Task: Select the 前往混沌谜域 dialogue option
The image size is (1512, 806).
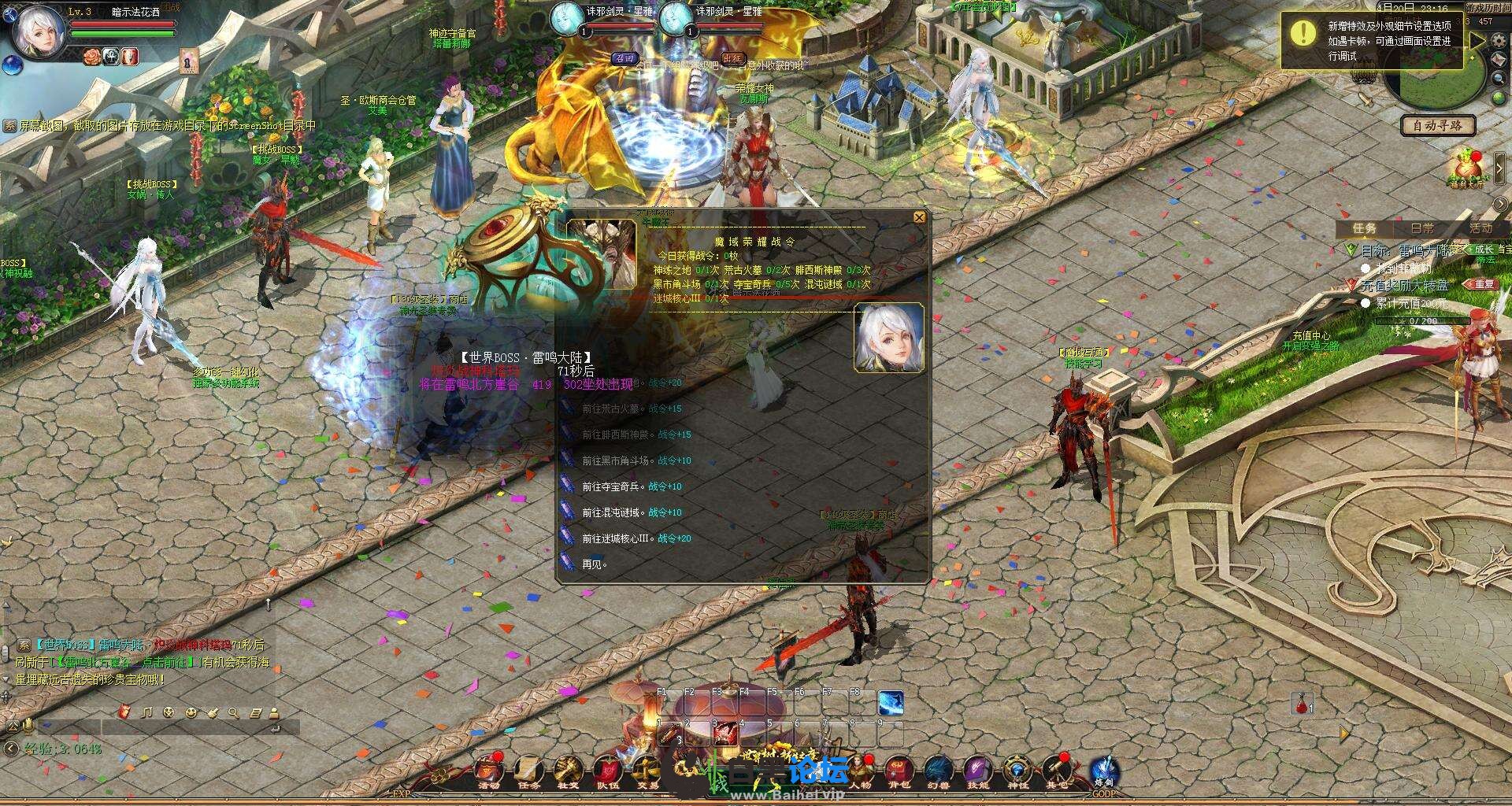Action: (612, 513)
